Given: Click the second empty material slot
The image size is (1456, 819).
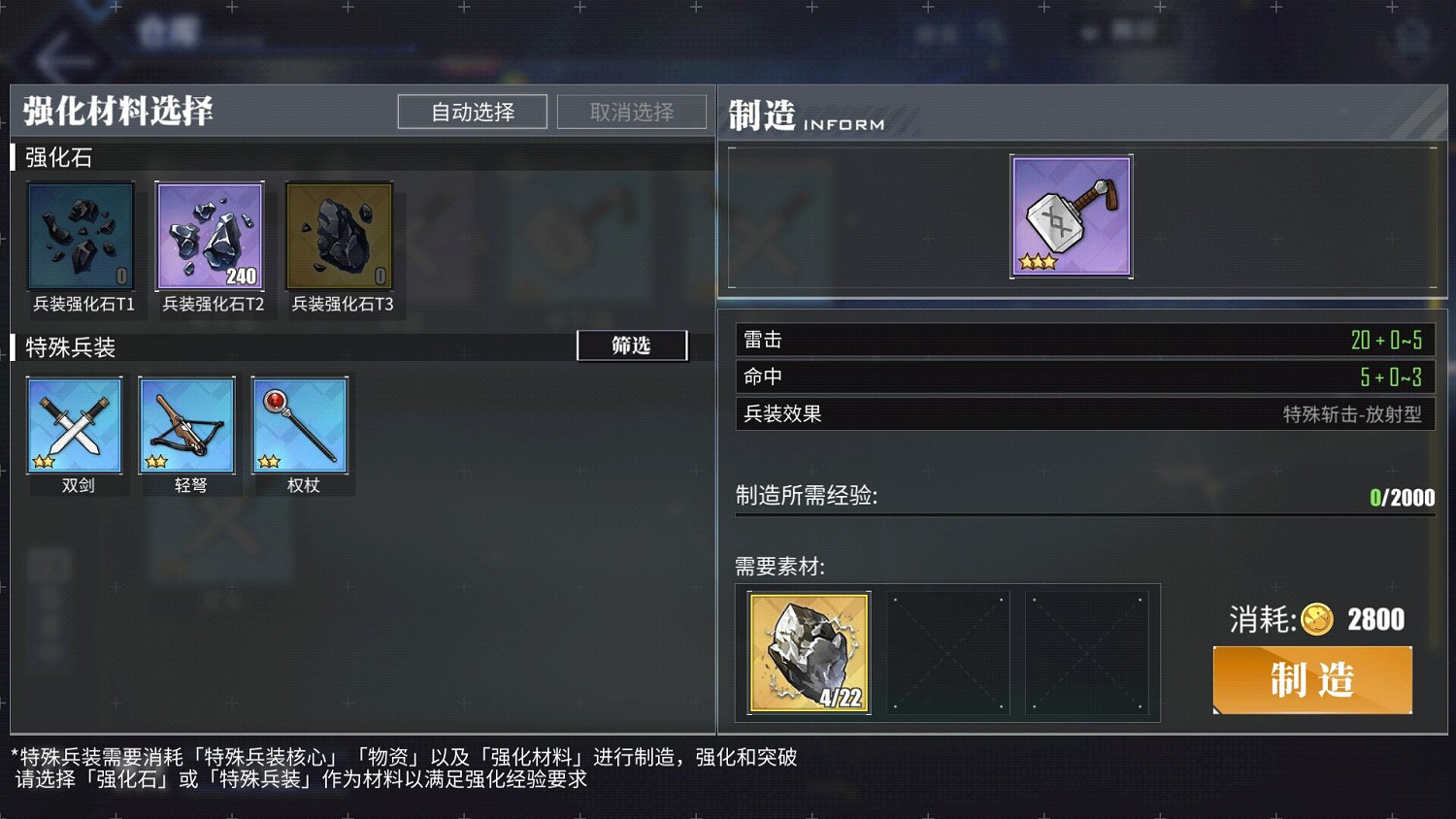Looking at the screenshot, I should (948, 652).
